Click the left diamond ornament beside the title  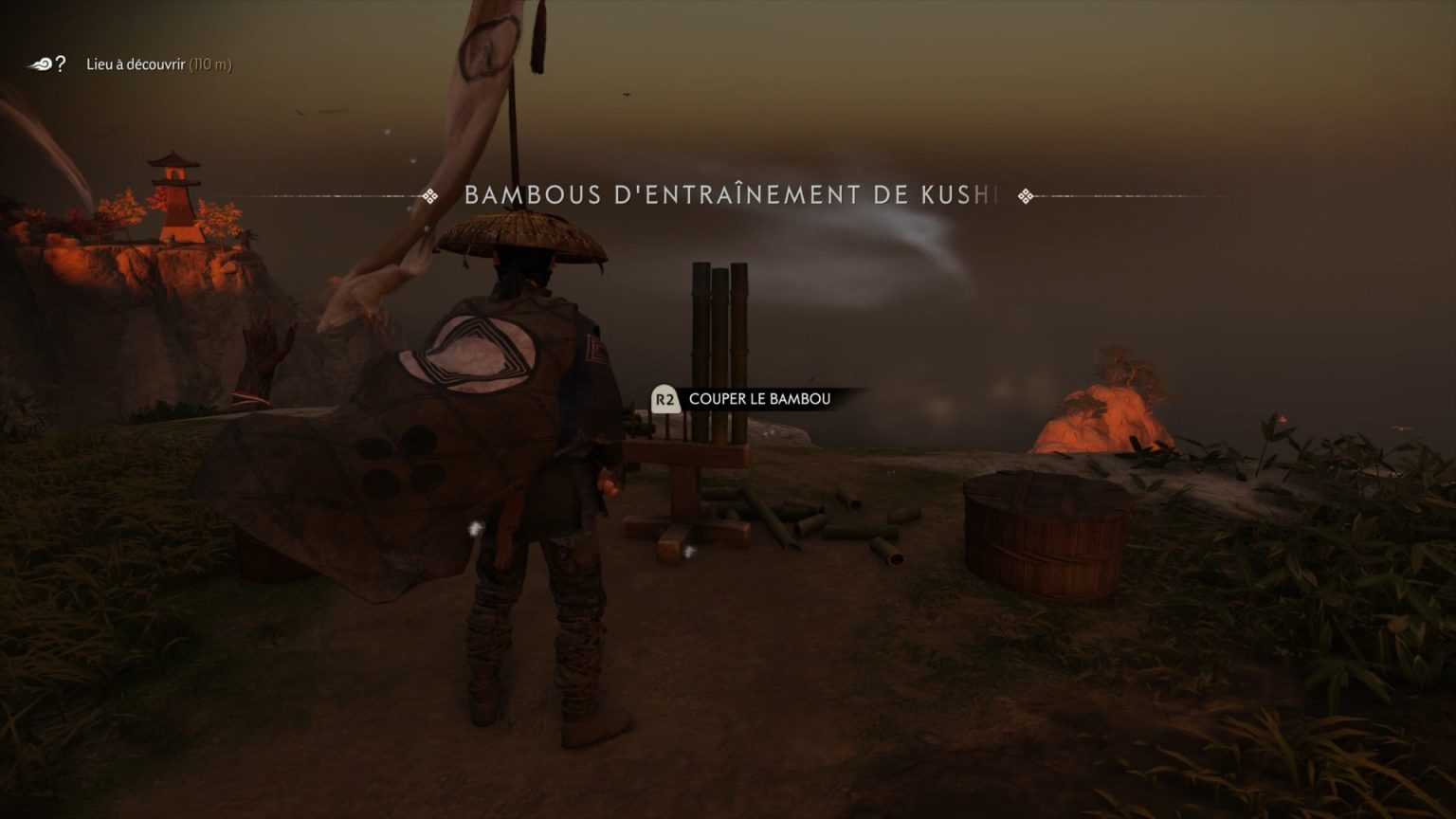pos(431,196)
